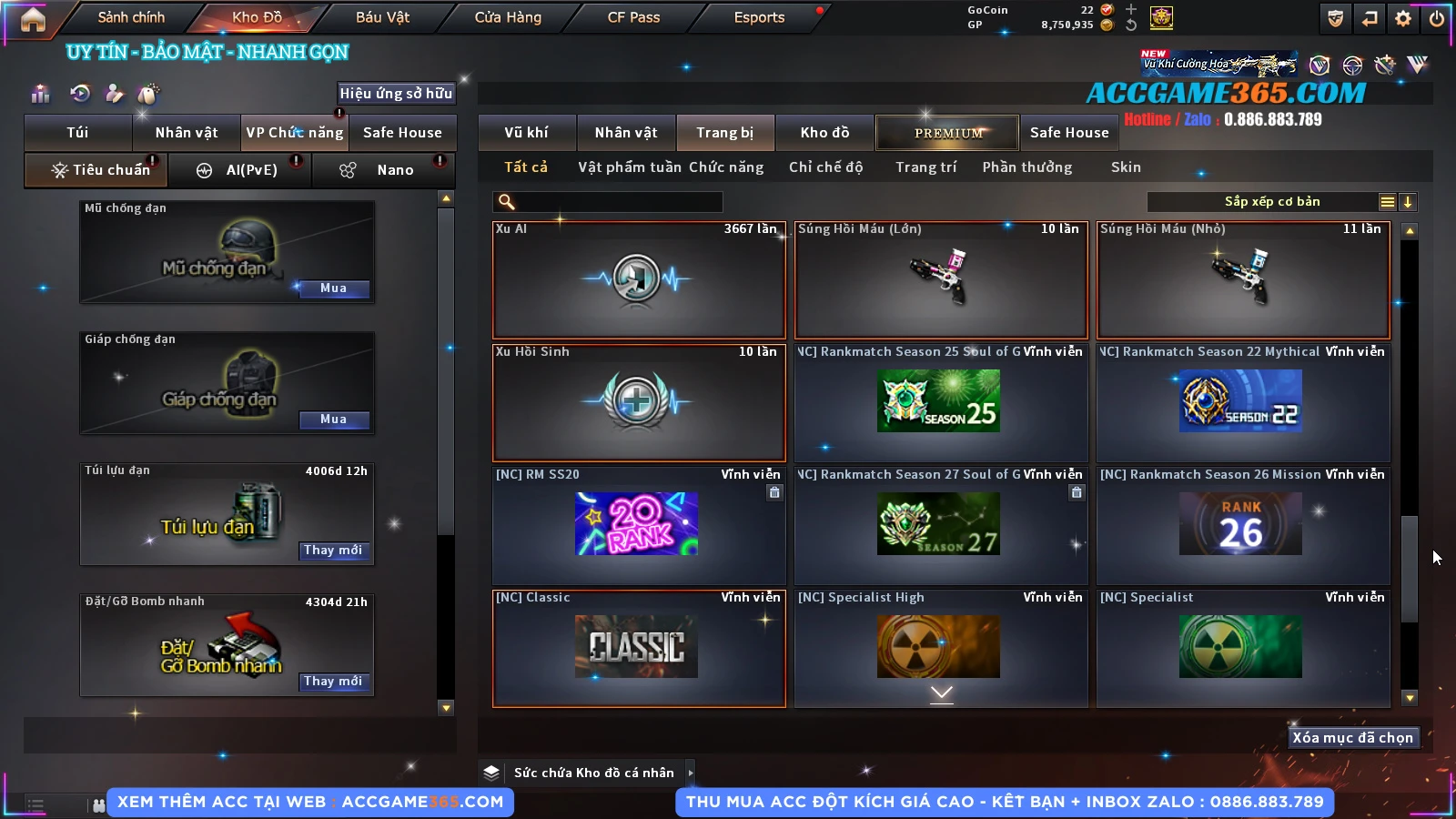Switch to Báu Vật tab
Viewport: 1456px width, 819px height.
point(382,17)
